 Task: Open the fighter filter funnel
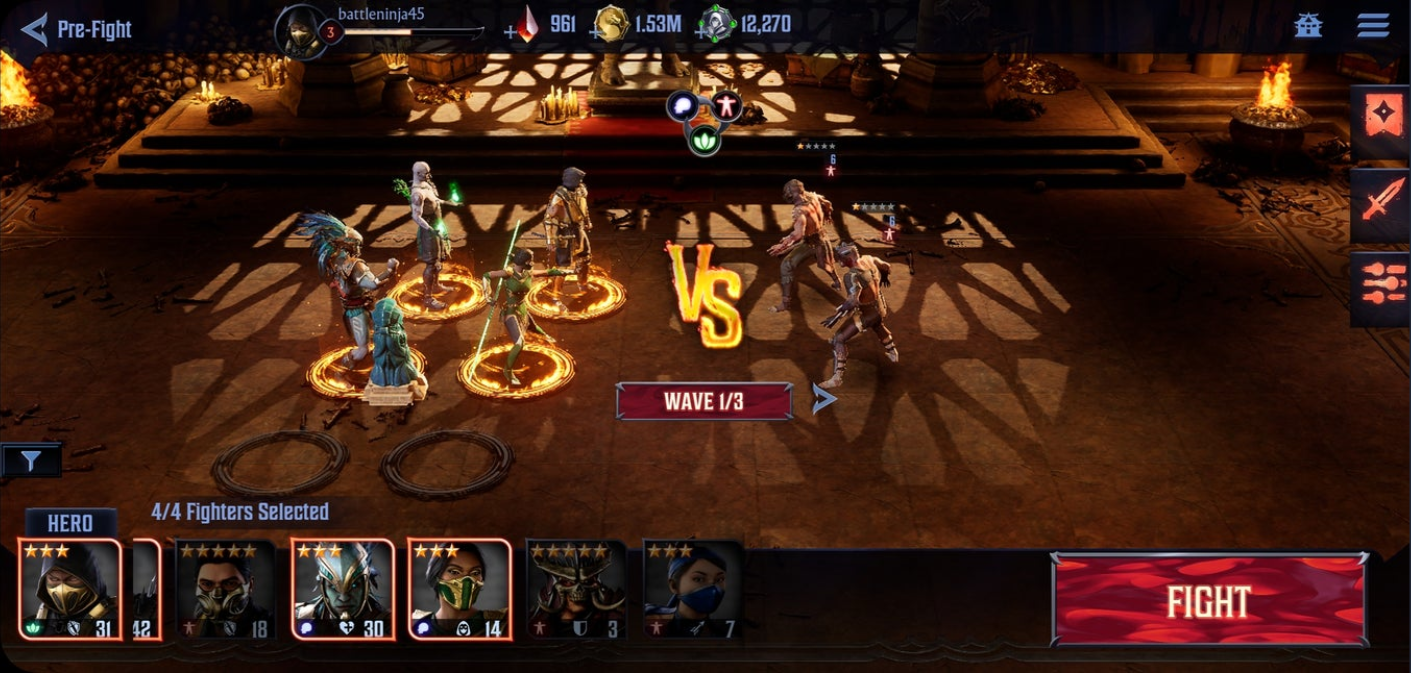[x=31, y=460]
